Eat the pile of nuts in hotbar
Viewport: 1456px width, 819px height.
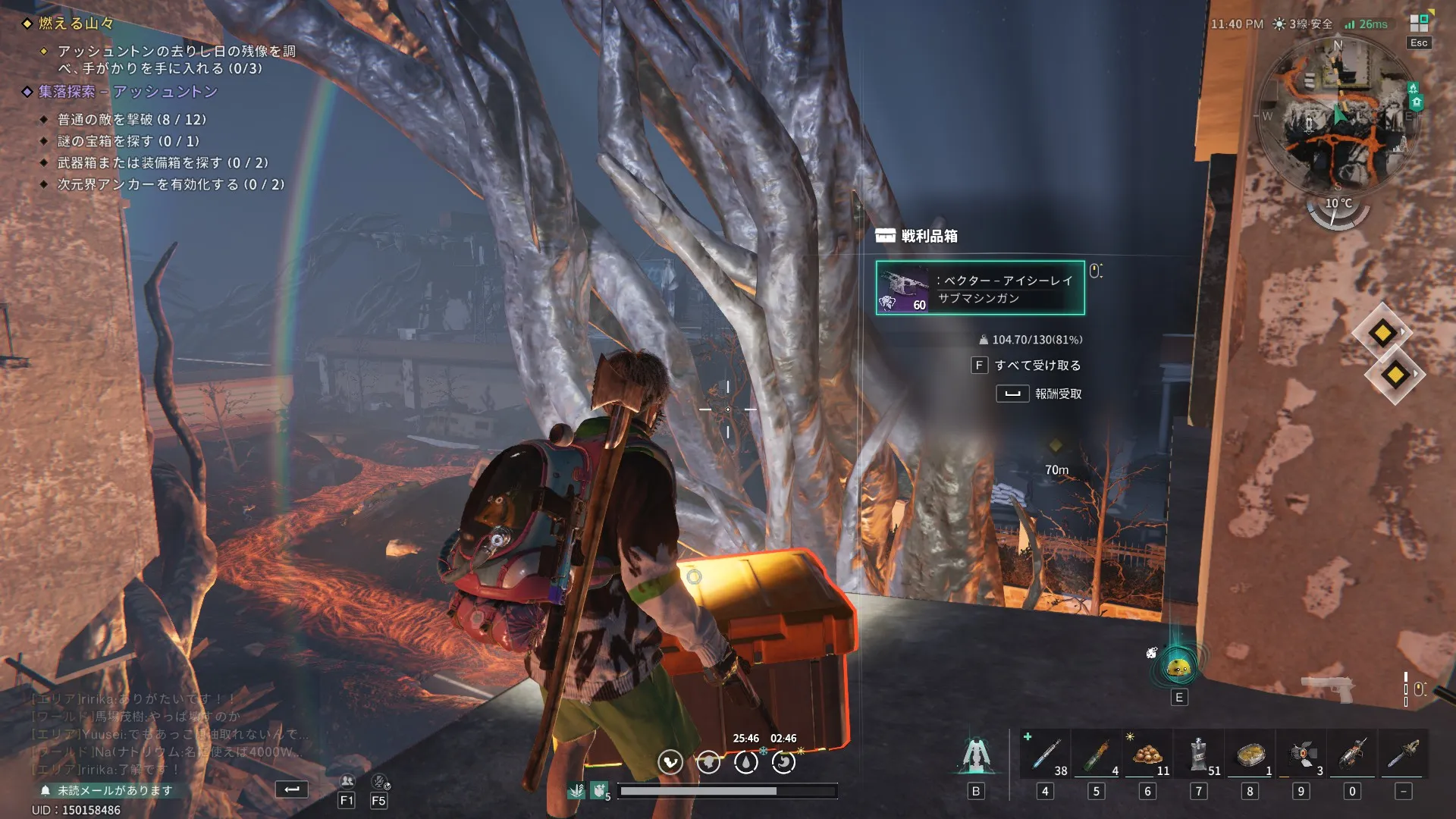pyautogui.click(x=1147, y=755)
